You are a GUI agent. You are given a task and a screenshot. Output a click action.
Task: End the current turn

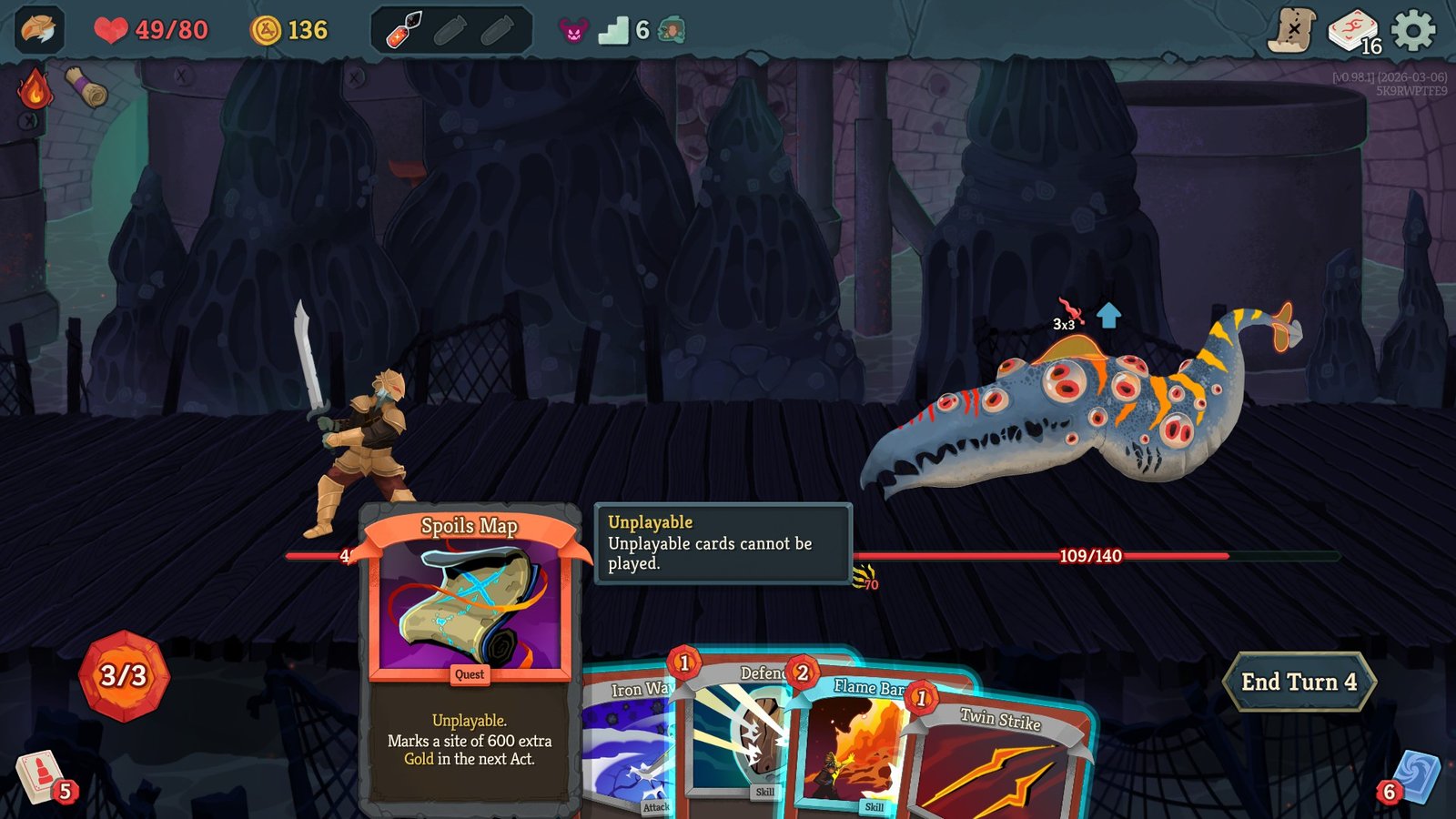click(x=1299, y=682)
